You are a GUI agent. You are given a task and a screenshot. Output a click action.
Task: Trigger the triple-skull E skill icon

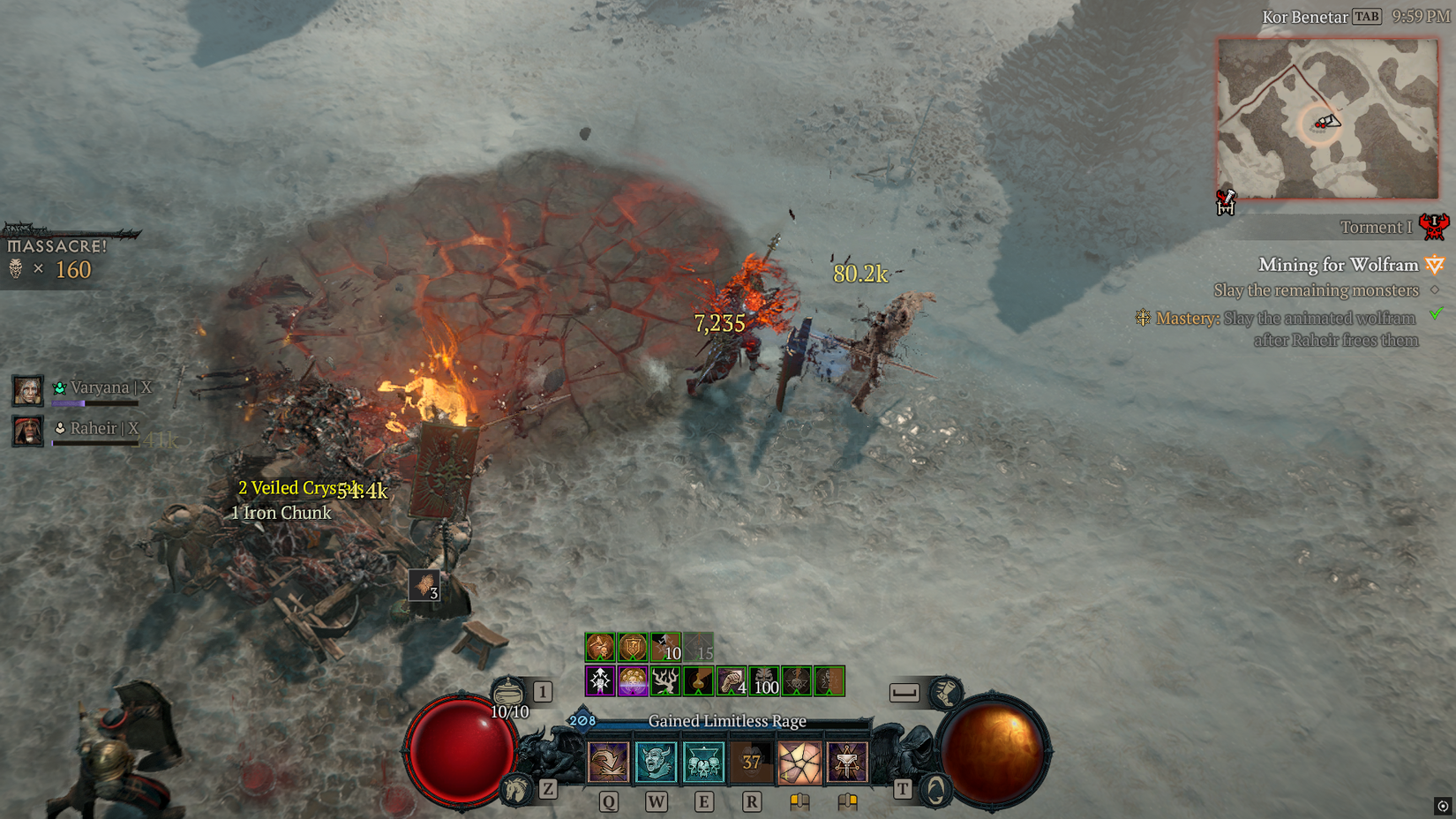pyautogui.click(x=702, y=763)
